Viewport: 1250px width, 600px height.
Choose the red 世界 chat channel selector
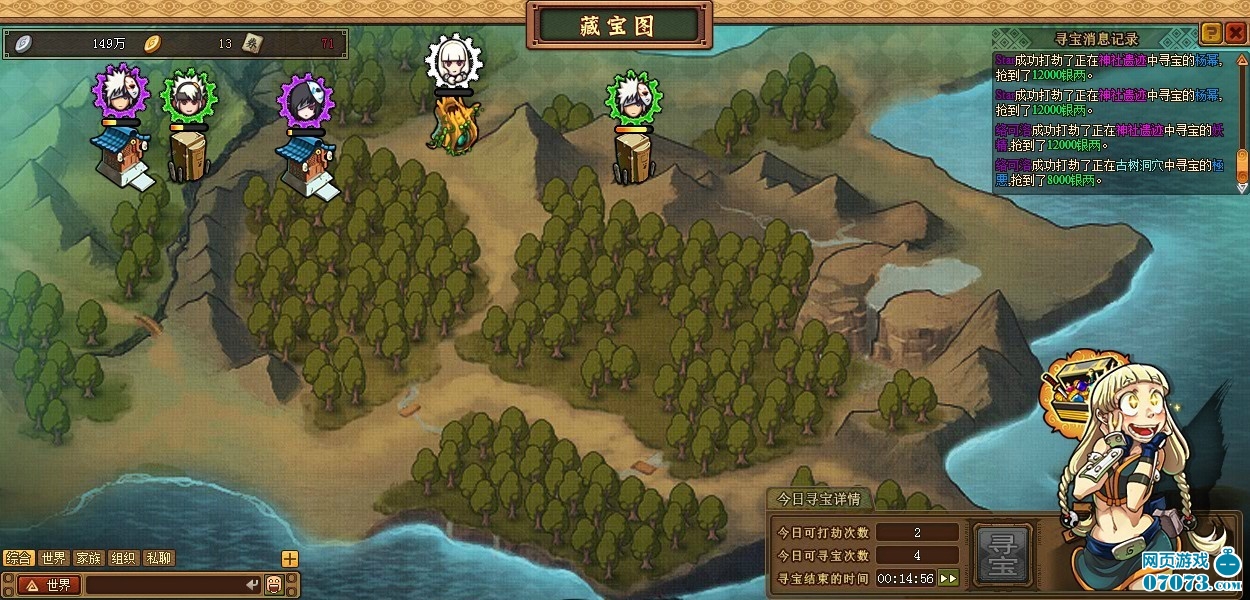click(x=48, y=585)
